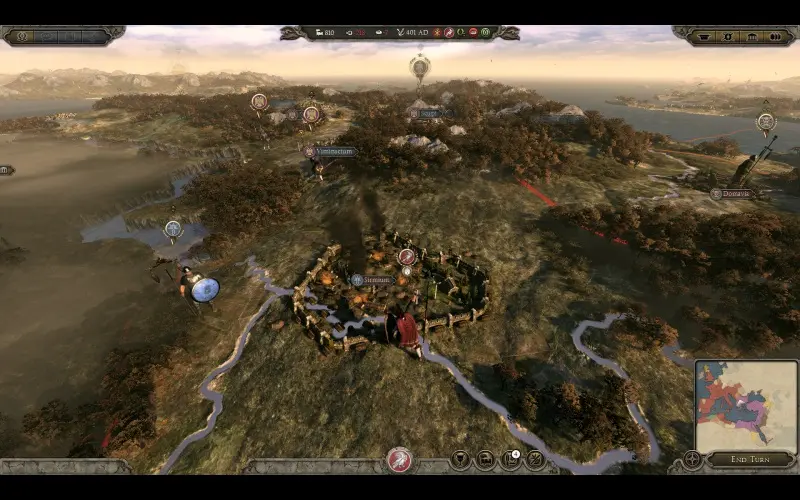Image resolution: width=800 pixels, height=500 pixels.
Task: Click the compass button beside End Turn
Action: [x=692, y=460]
